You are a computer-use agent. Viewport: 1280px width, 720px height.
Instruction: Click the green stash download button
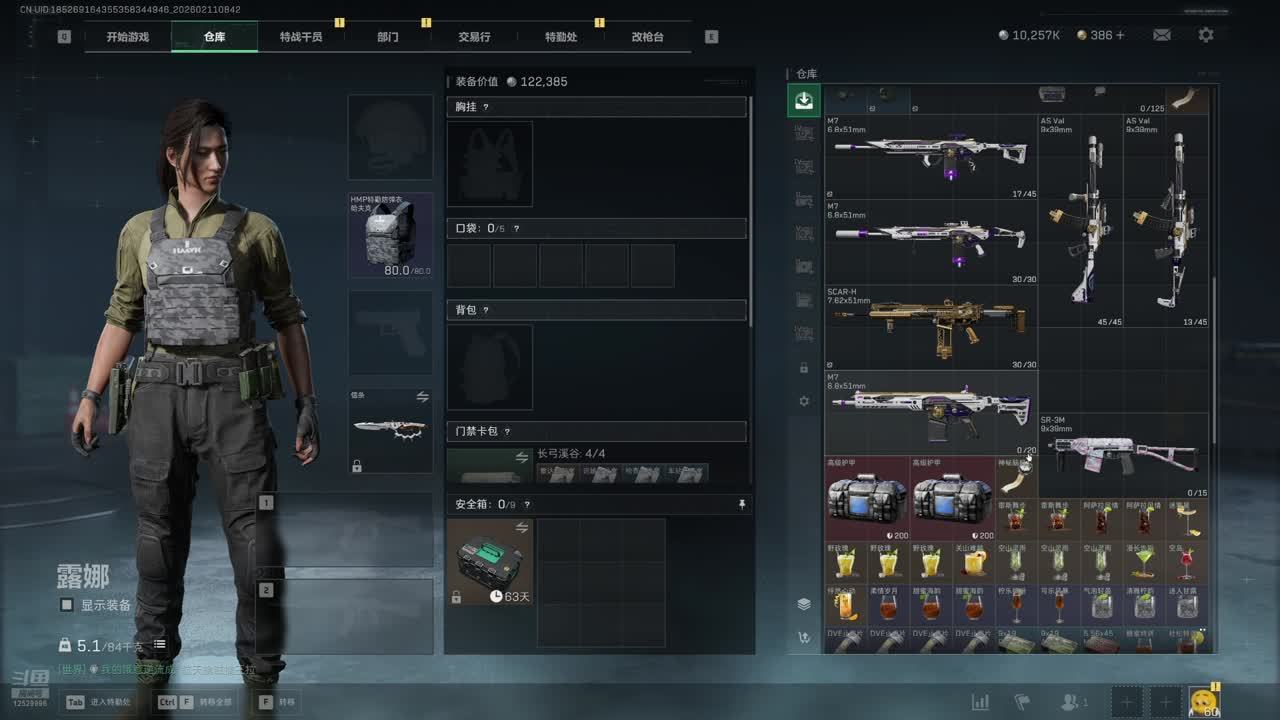click(x=803, y=100)
